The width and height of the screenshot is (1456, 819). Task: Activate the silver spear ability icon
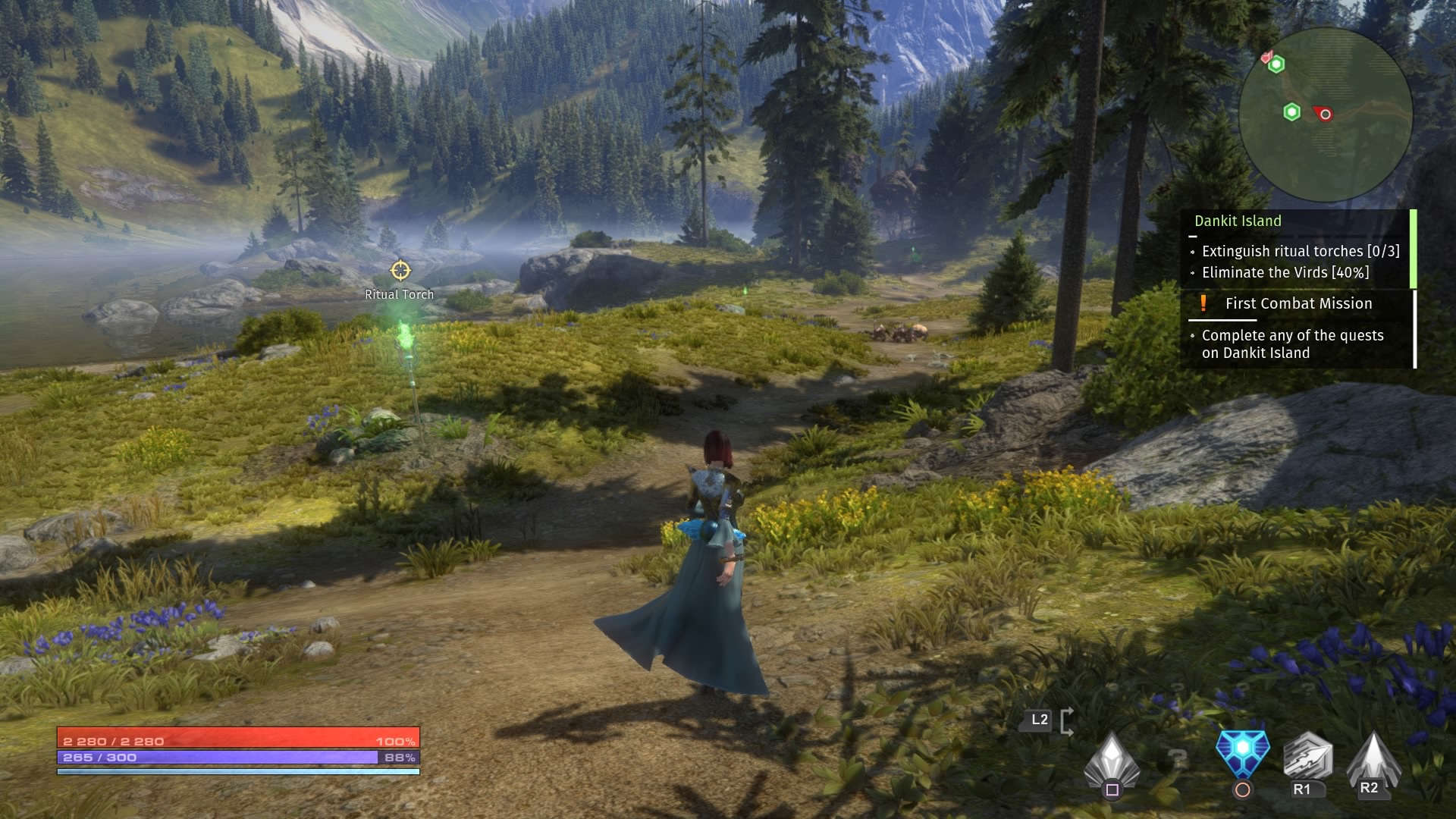tap(1307, 757)
